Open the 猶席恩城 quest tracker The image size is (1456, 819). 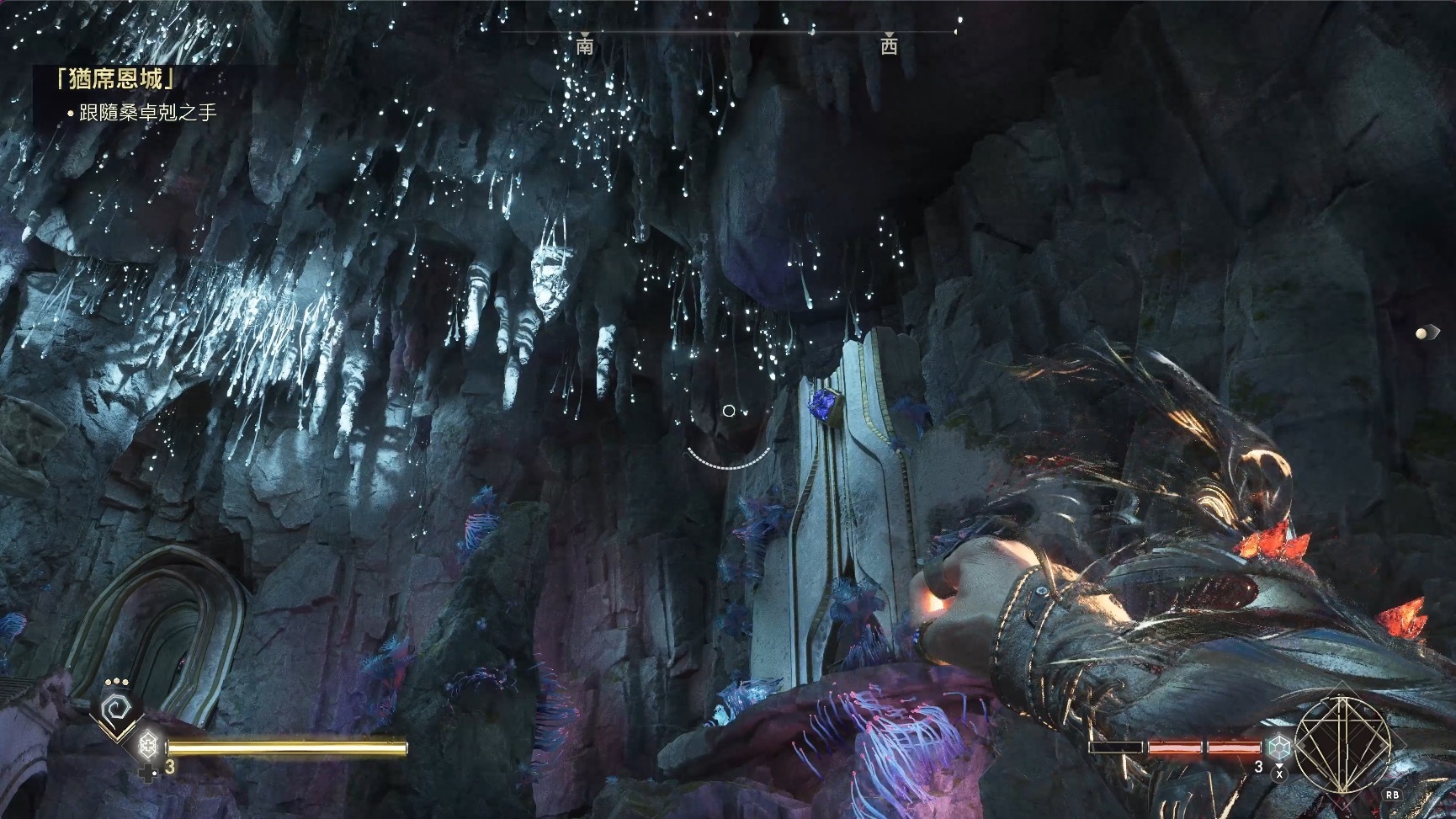[x=116, y=81]
